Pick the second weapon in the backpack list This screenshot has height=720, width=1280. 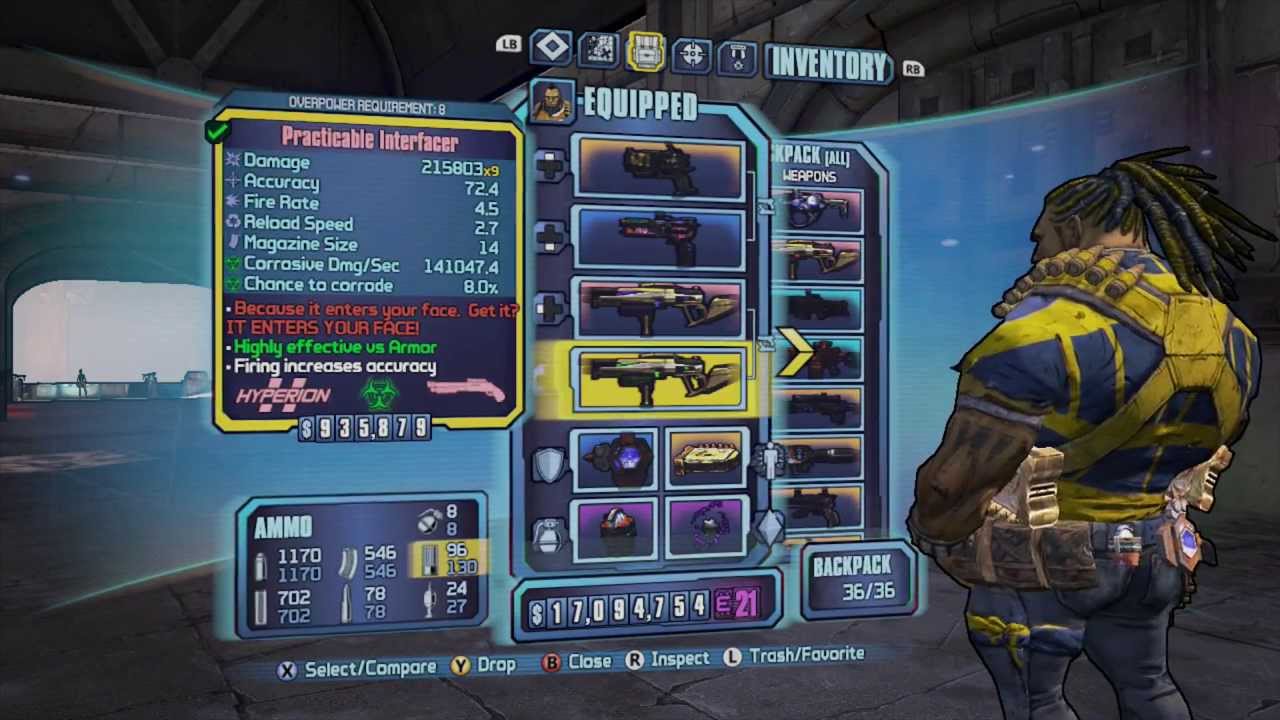(x=821, y=260)
